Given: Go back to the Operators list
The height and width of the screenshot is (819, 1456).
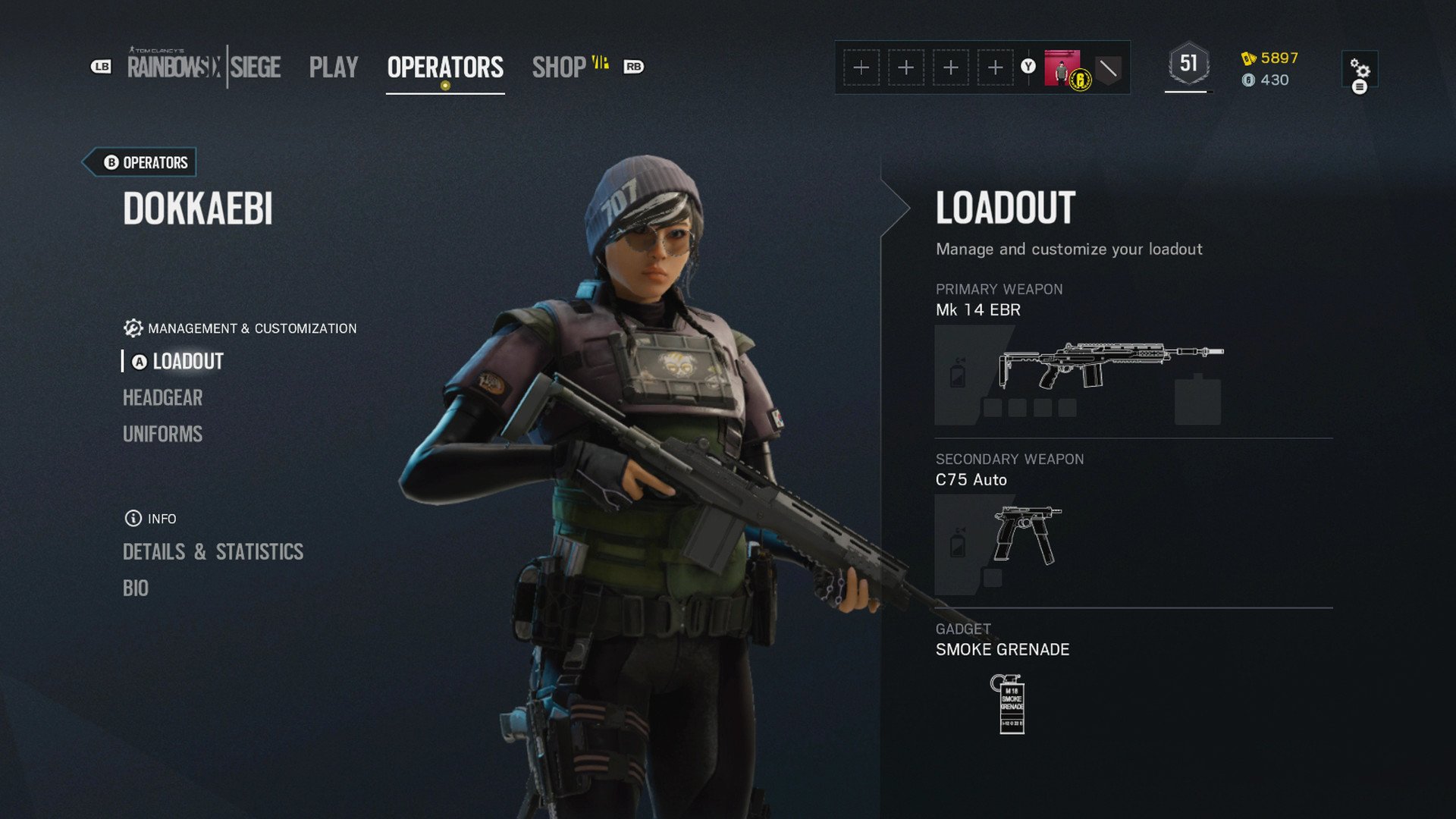Looking at the screenshot, I should click(146, 162).
